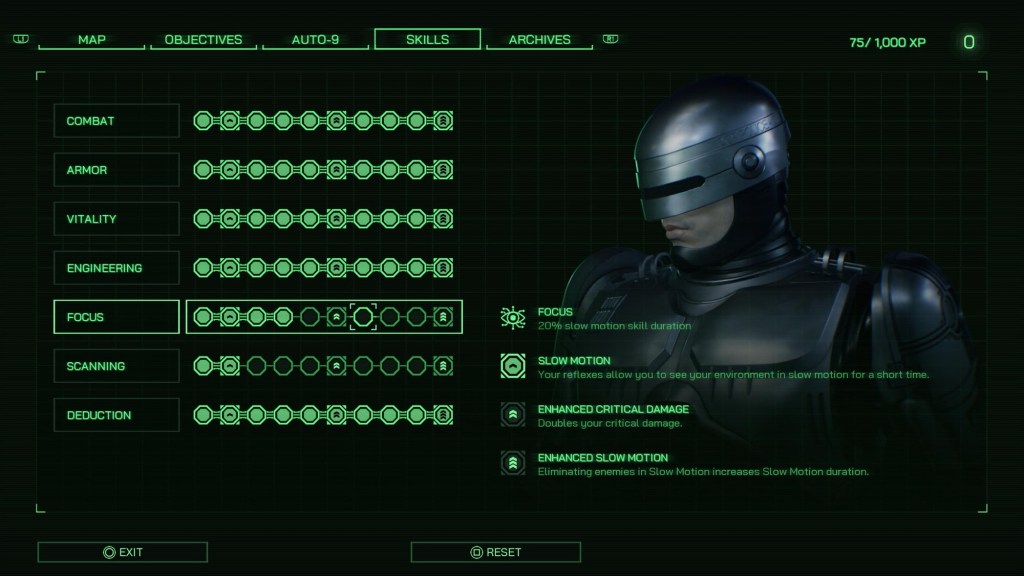Select the final triple-chevron node in Deduction row
1024x576 pixels.
pyautogui.click(x=444, y=415)
